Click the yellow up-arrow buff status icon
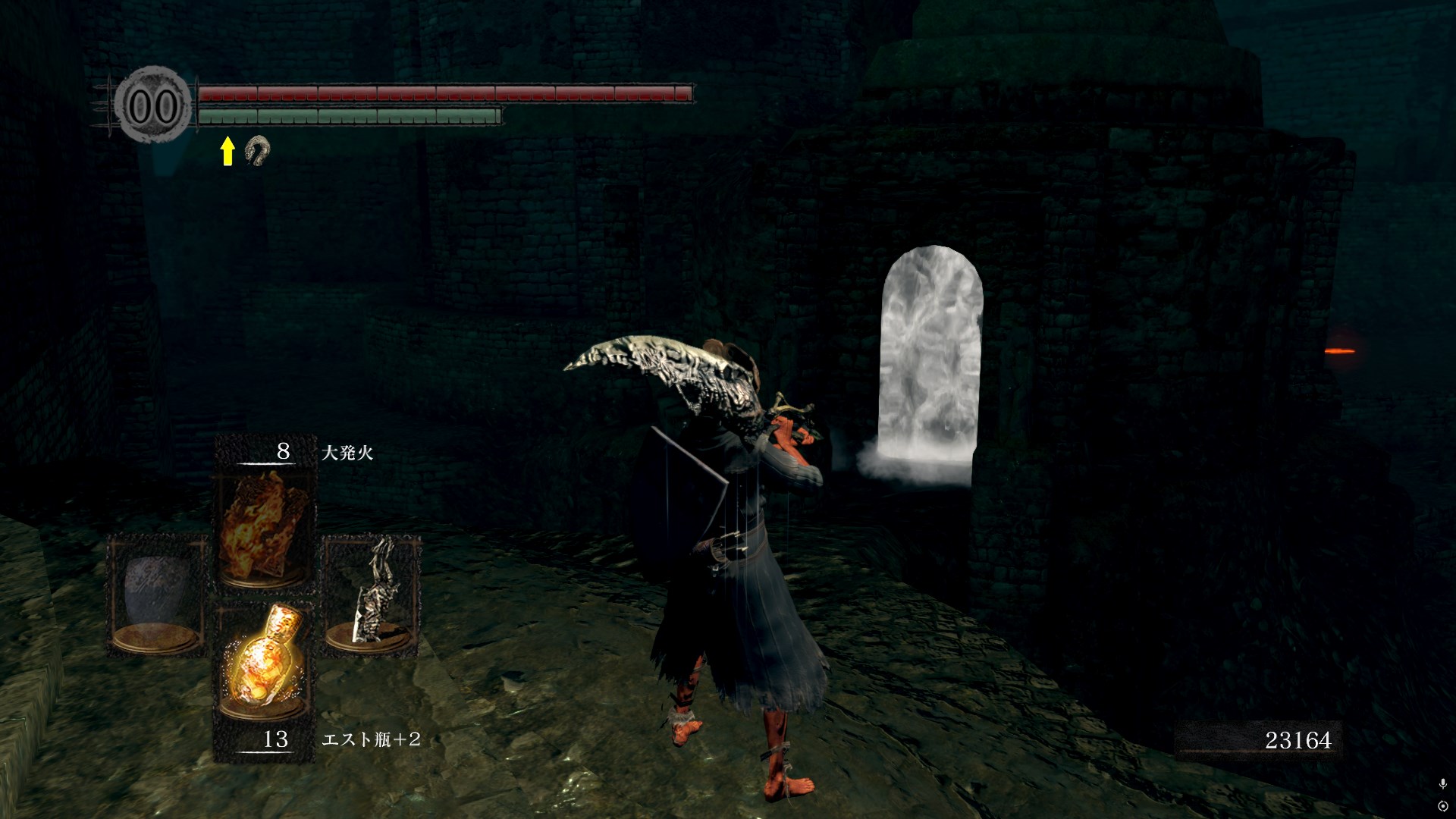The height and width of the screenshot is (819, 1456). click(x=227, y=151)
